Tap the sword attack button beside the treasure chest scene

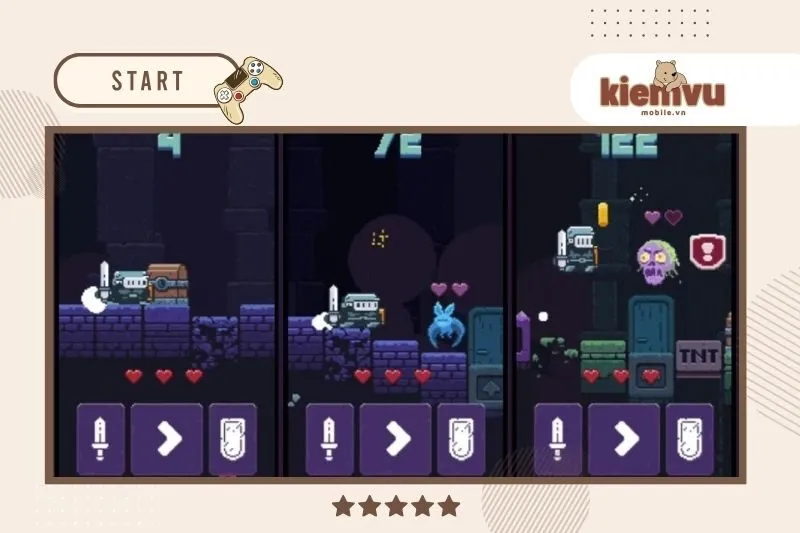pos(101,439)
